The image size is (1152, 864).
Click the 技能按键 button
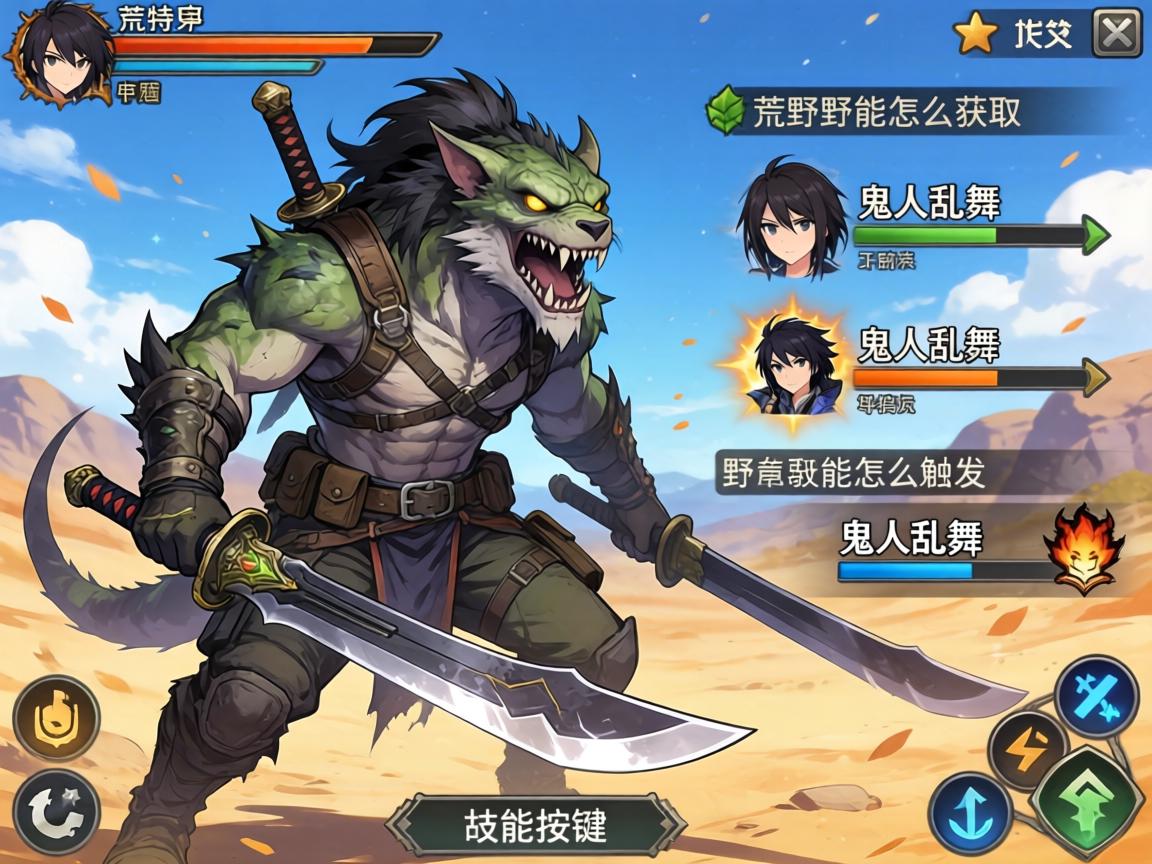[x=536, y=825]
